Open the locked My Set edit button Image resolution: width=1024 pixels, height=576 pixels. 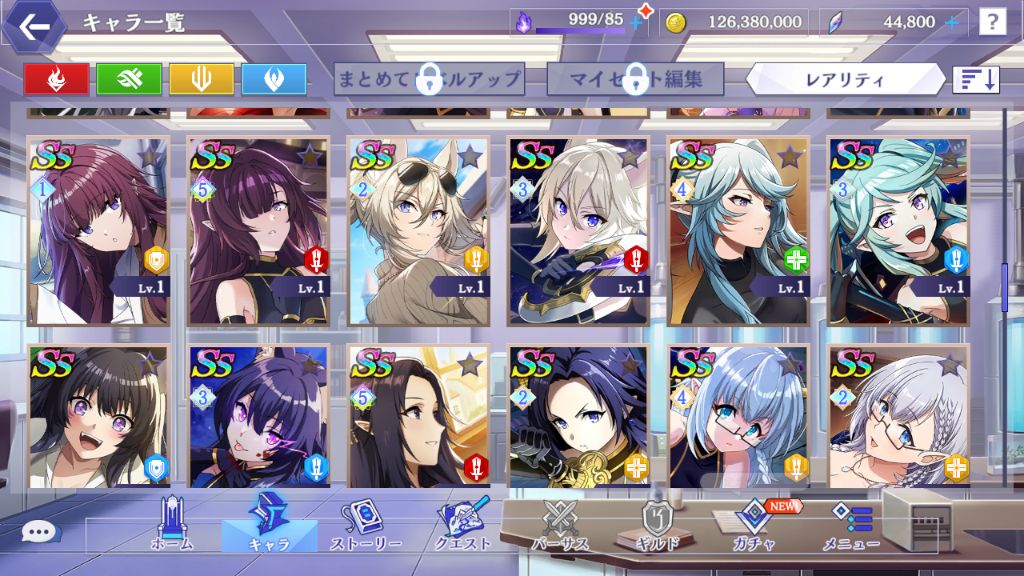click(635, 79)
